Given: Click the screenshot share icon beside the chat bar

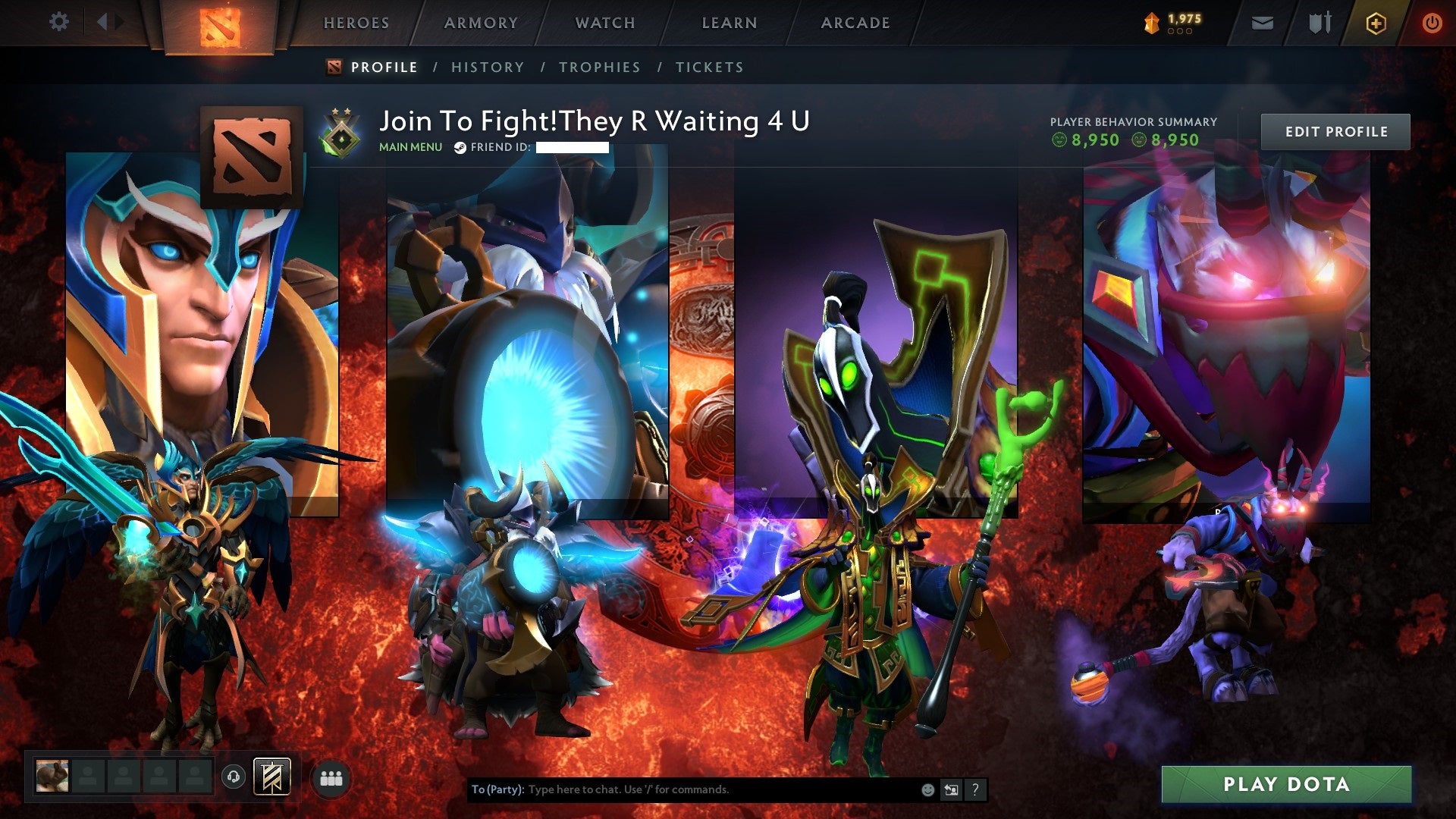Looking at the screenshot, I should [x=951, y=789].
